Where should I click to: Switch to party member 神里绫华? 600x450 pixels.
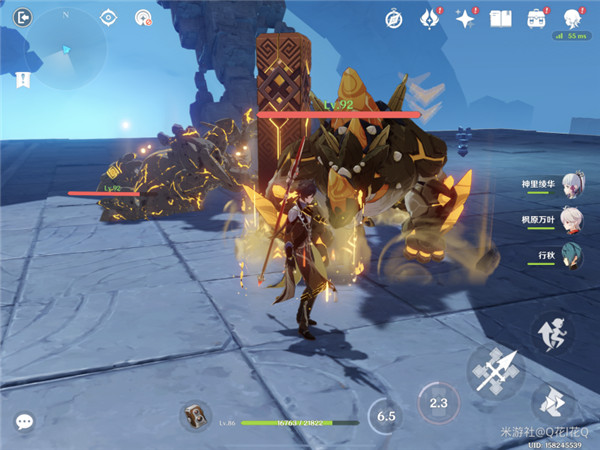(572, 184)
